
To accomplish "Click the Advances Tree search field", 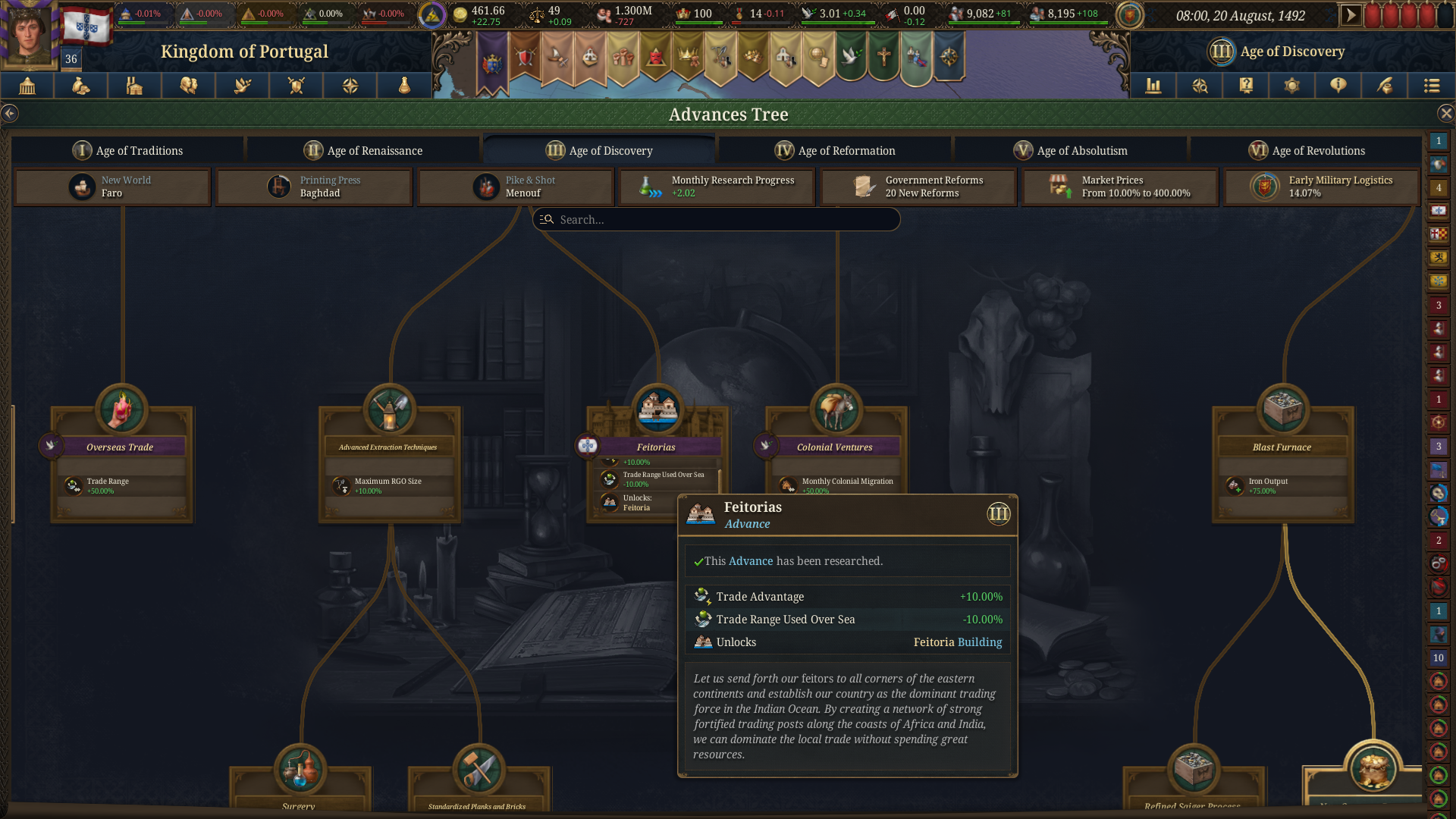I will pyautogui.click(x=716, y=219).
